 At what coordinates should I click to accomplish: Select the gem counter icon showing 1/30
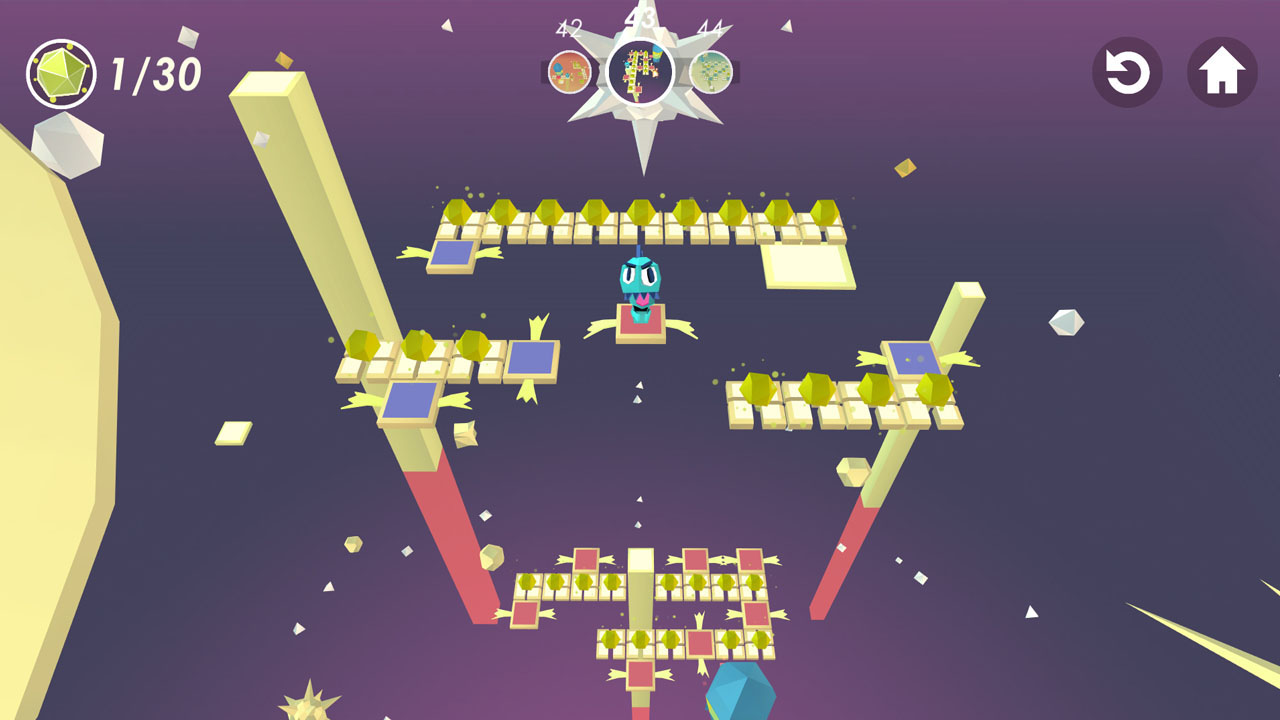(x=62, y=71)
